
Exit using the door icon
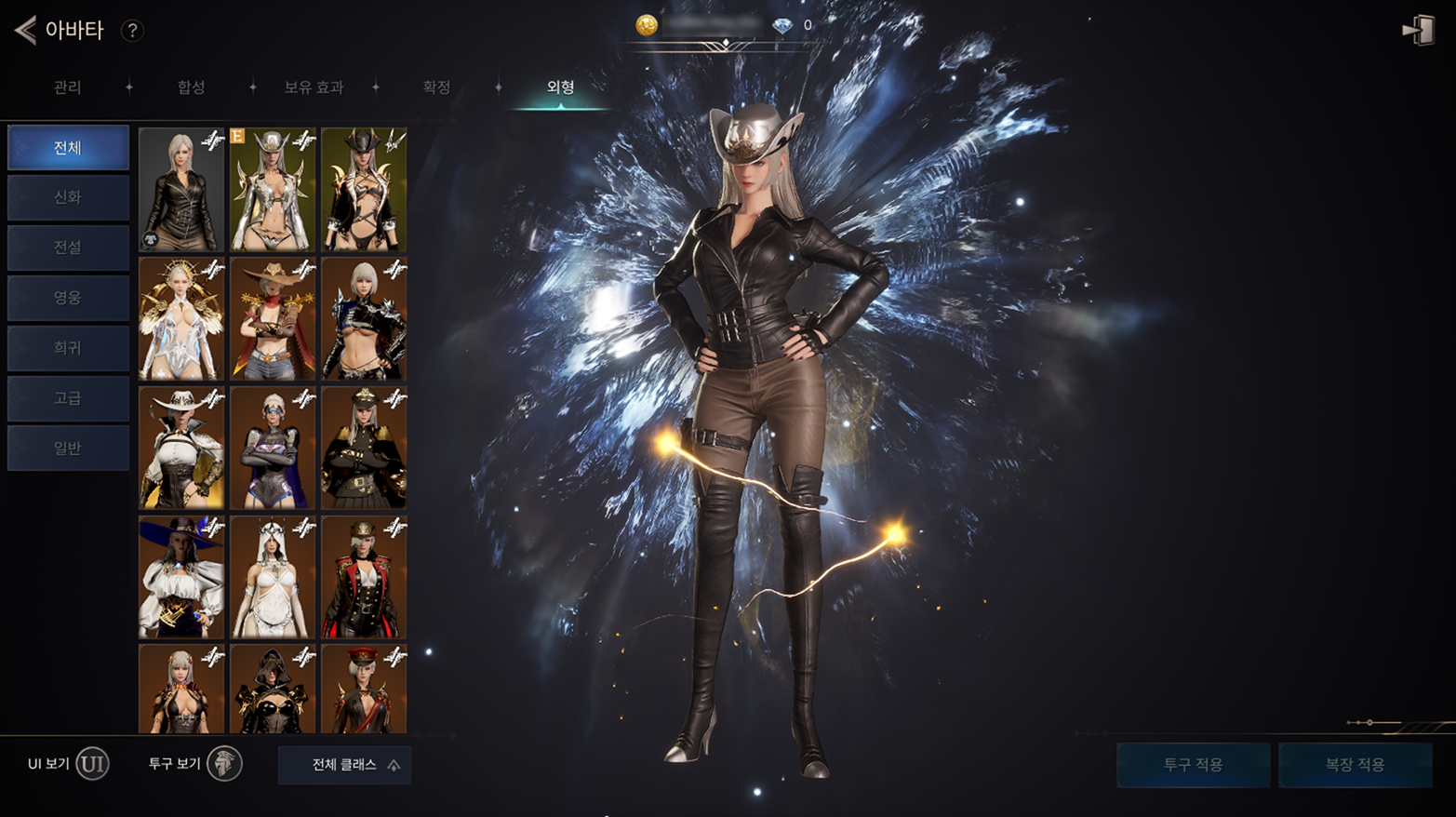pos(1418,30)
